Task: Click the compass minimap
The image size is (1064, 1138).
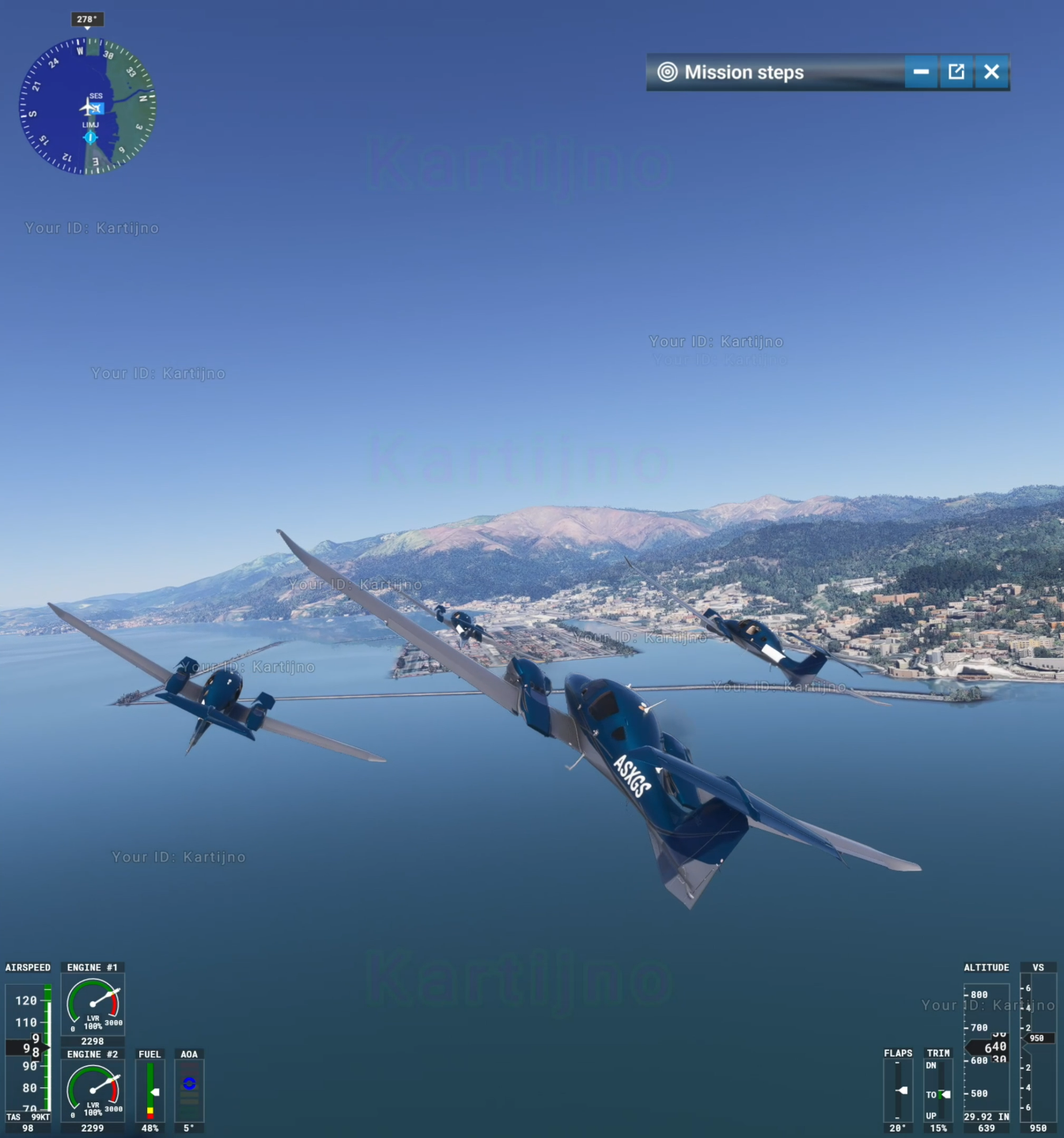Action: coord(88,106)
